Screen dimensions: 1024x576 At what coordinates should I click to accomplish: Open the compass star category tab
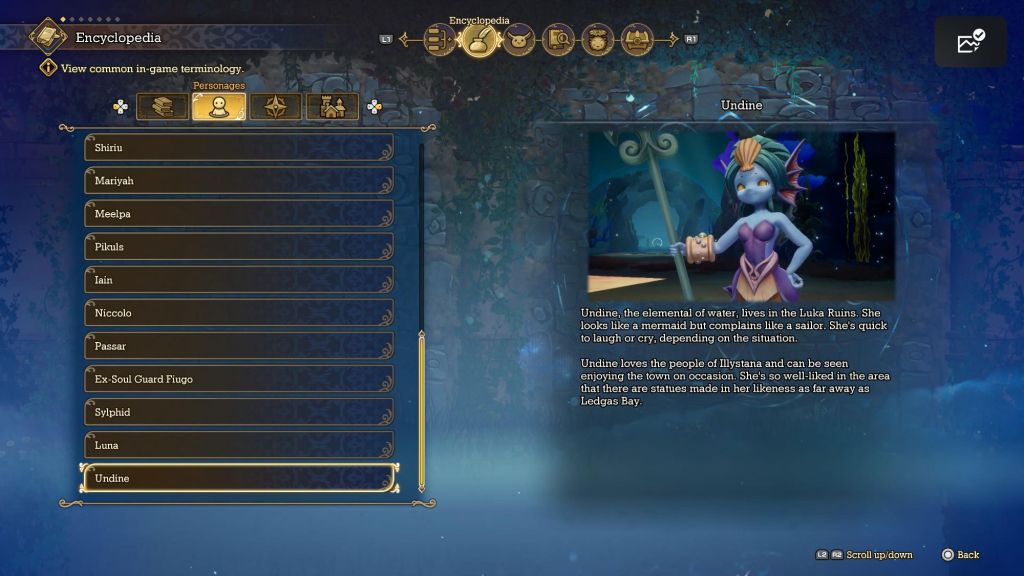coord(275,106)
